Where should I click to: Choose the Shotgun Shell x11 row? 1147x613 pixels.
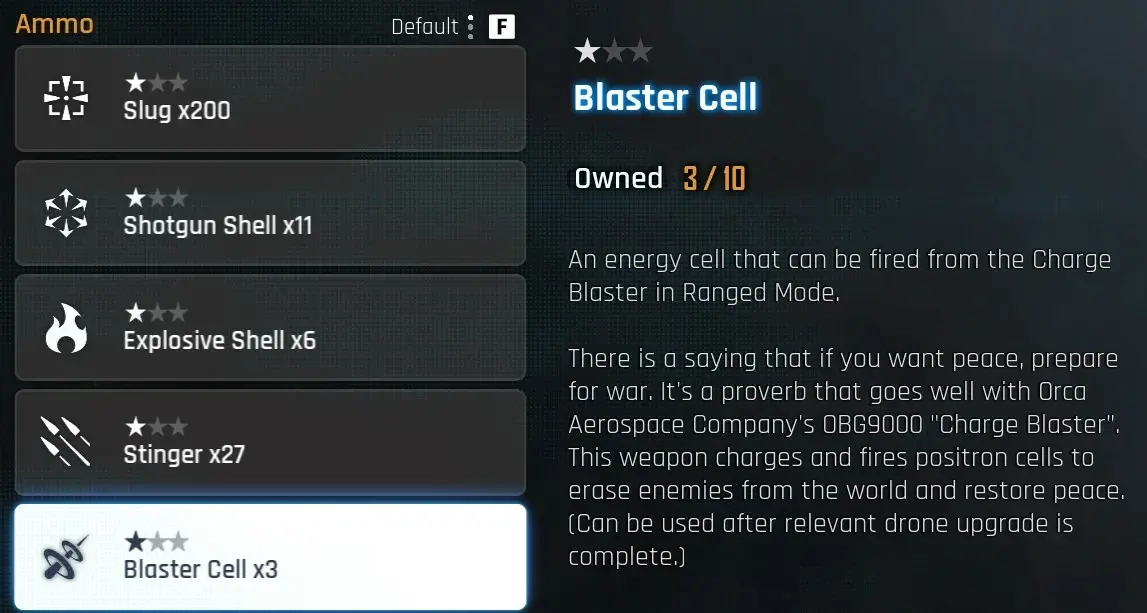270,213
